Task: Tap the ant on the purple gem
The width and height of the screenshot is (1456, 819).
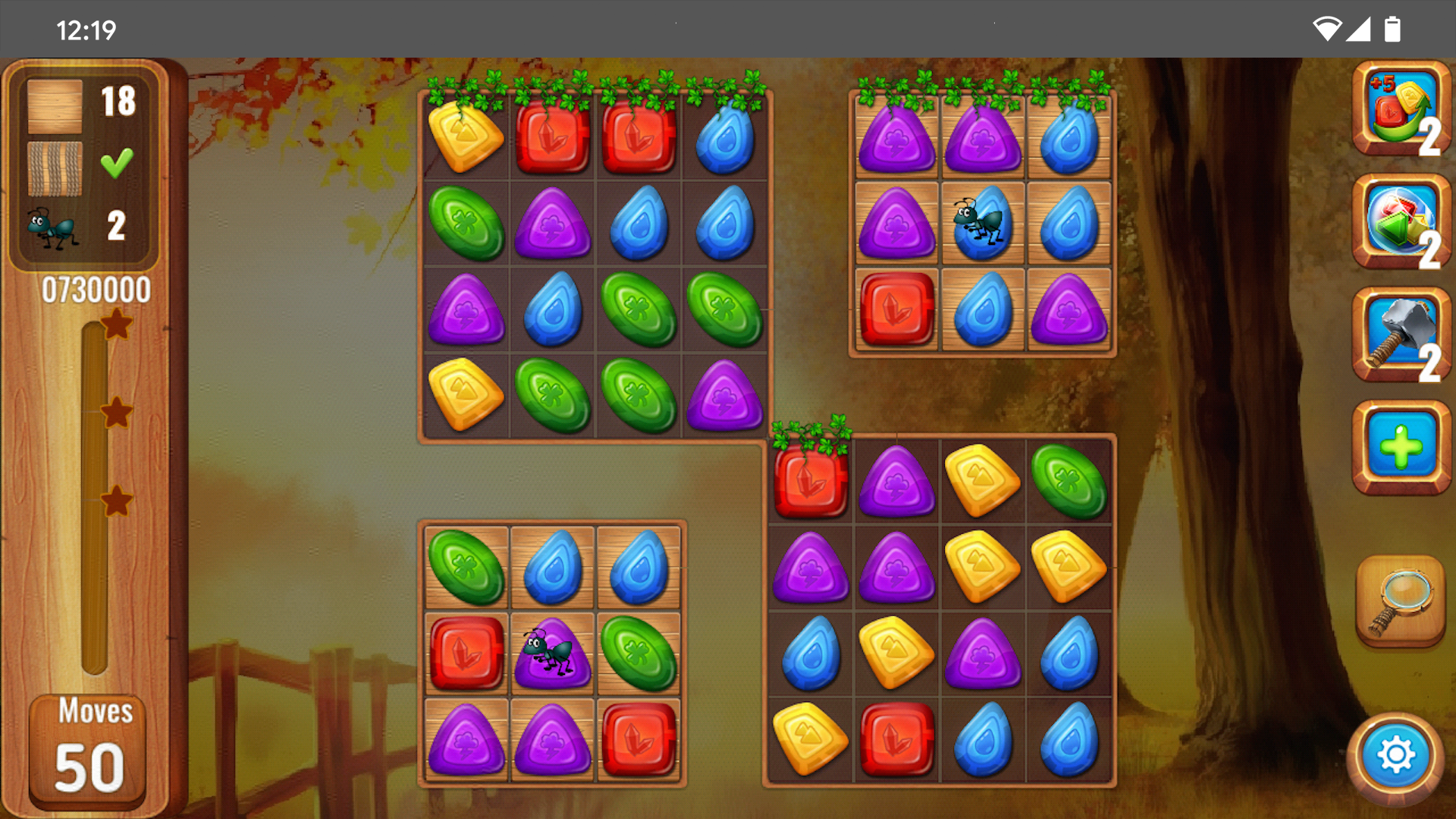Action: [x=551, y=654]
